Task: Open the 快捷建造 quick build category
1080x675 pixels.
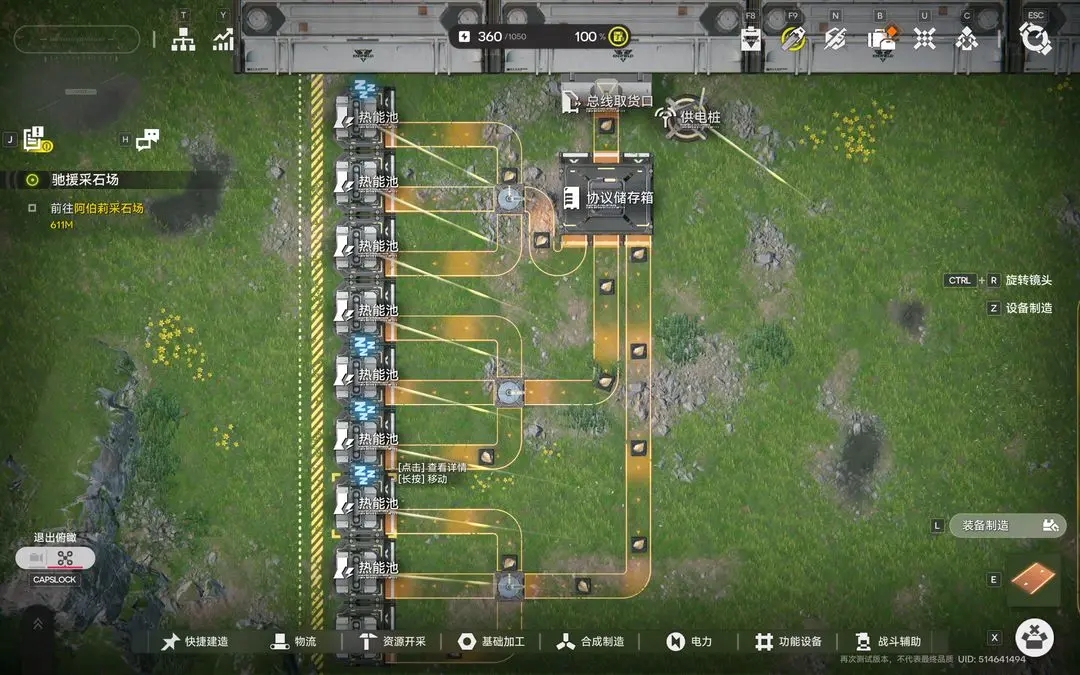Action: pyautogui.click(x=195, y=641)
